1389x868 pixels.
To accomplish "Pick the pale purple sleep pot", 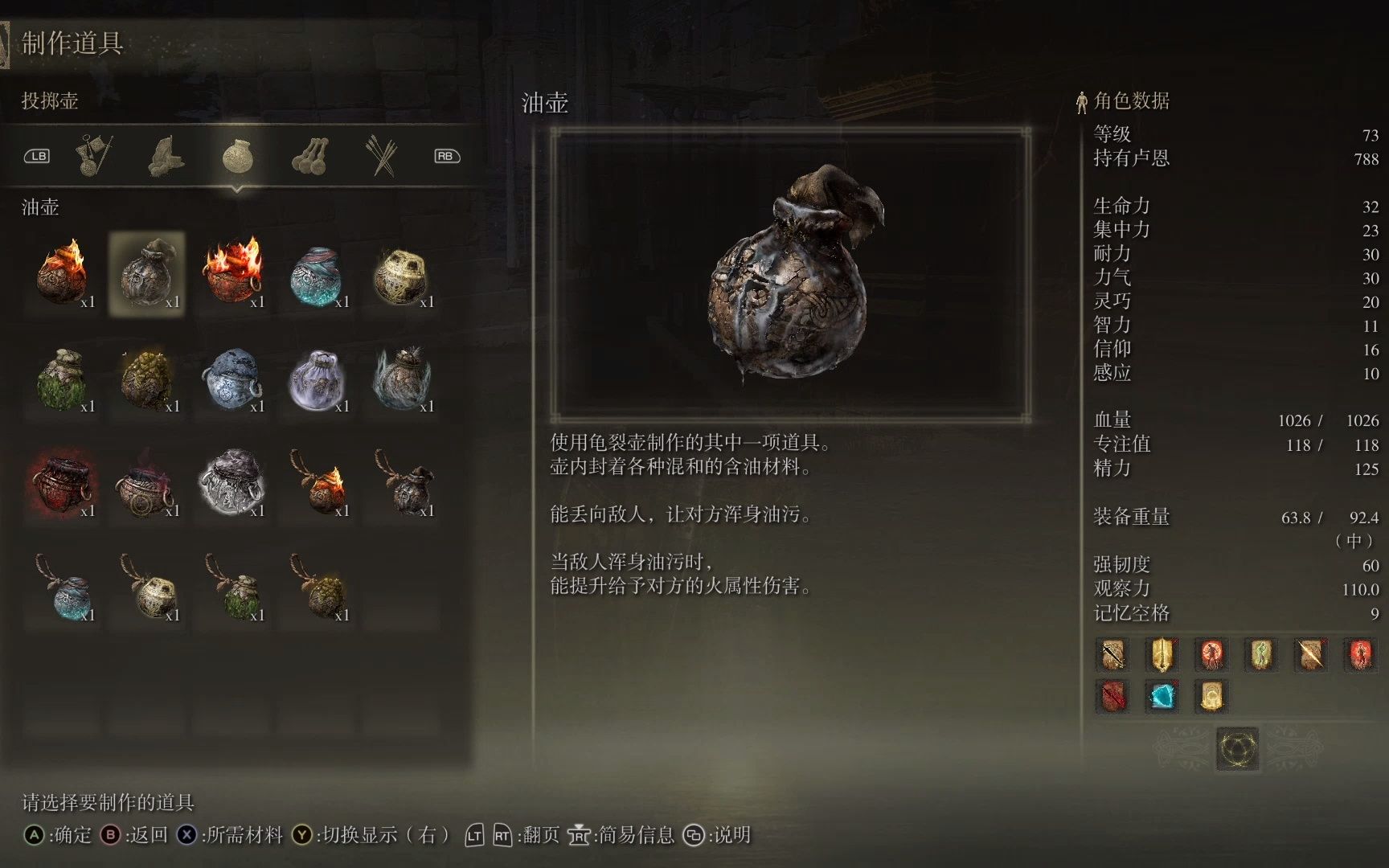I will (317, 379).
